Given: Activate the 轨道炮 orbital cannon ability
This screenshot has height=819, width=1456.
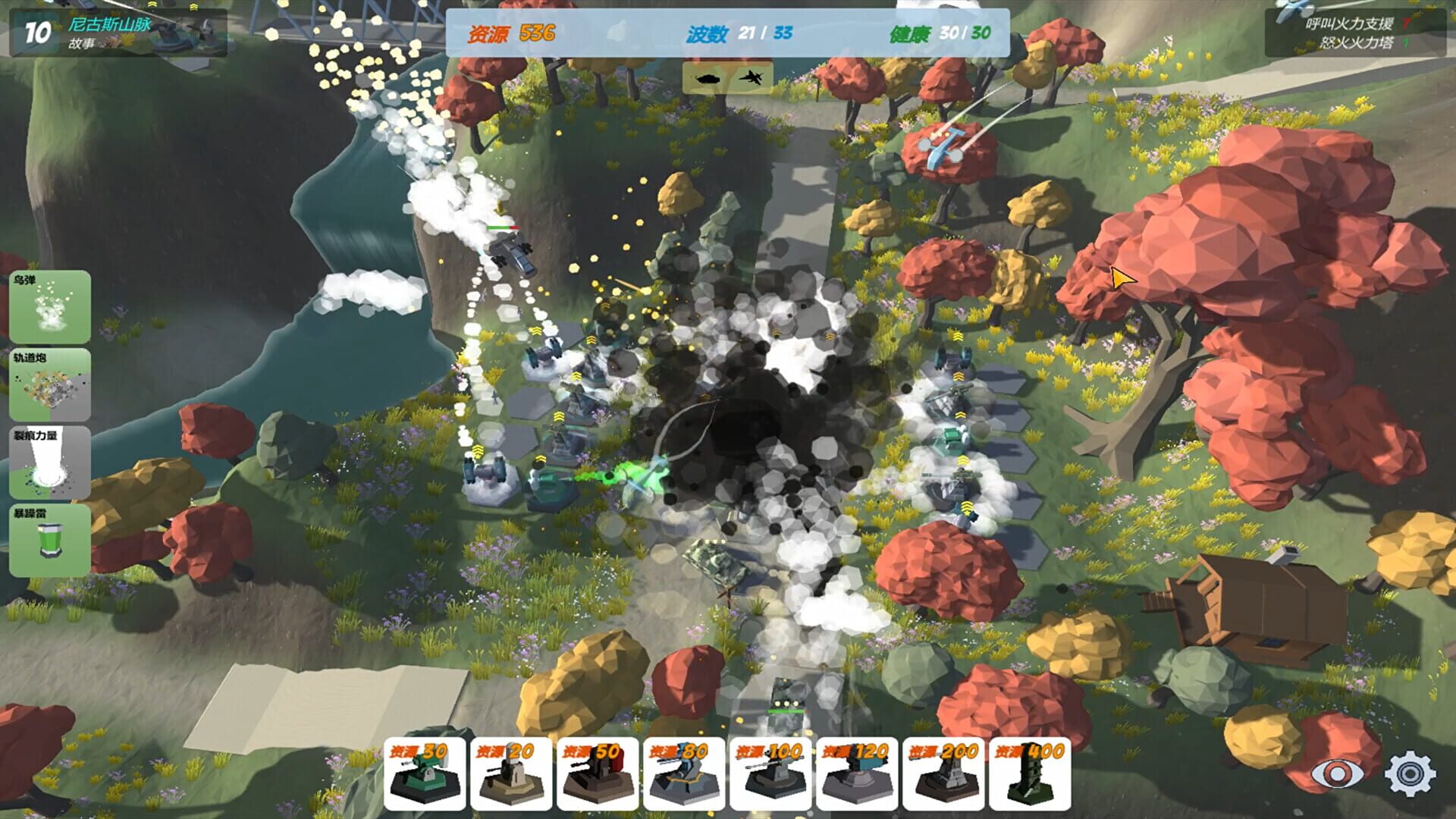Looking at the screenshot, I should [x=49, y=385].
